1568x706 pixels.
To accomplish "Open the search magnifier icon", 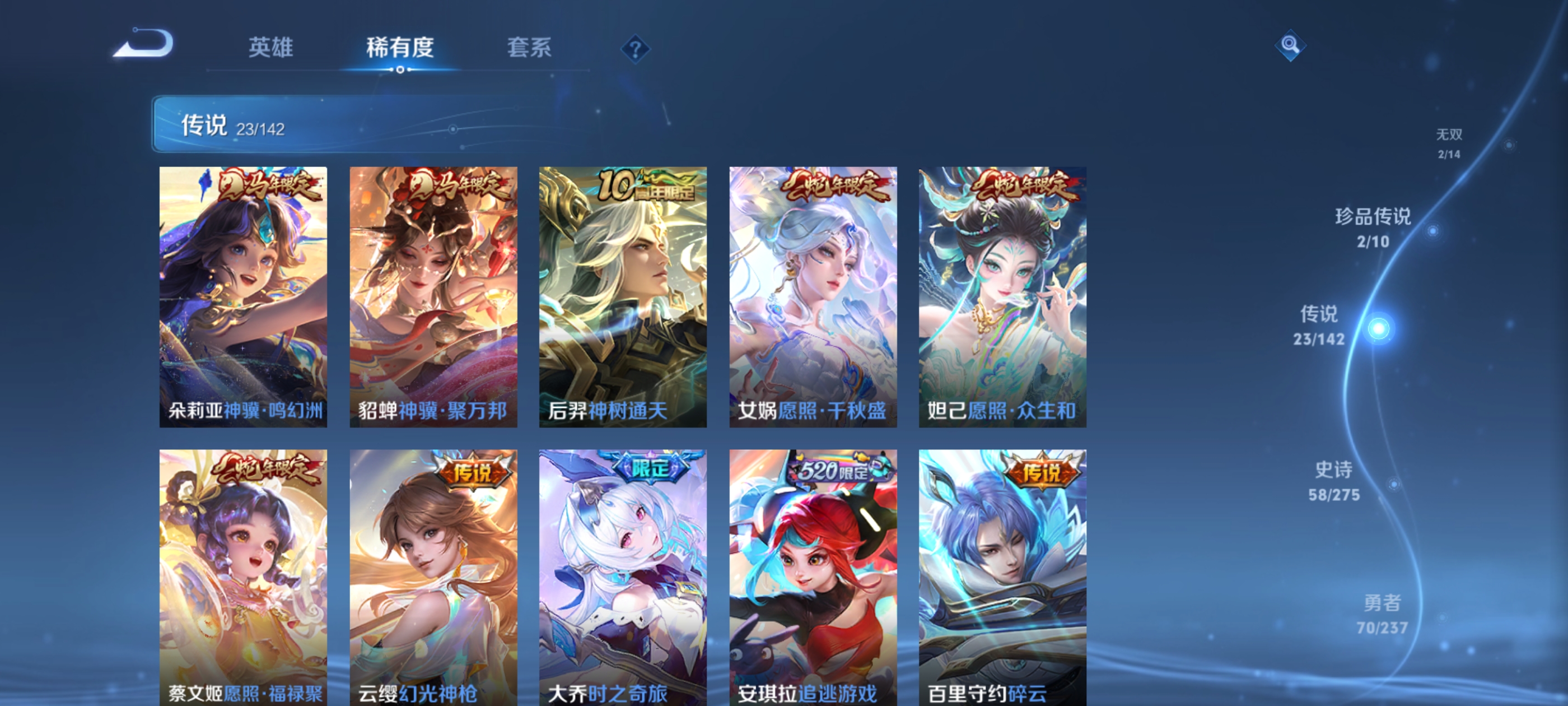I will [1290, 45].
